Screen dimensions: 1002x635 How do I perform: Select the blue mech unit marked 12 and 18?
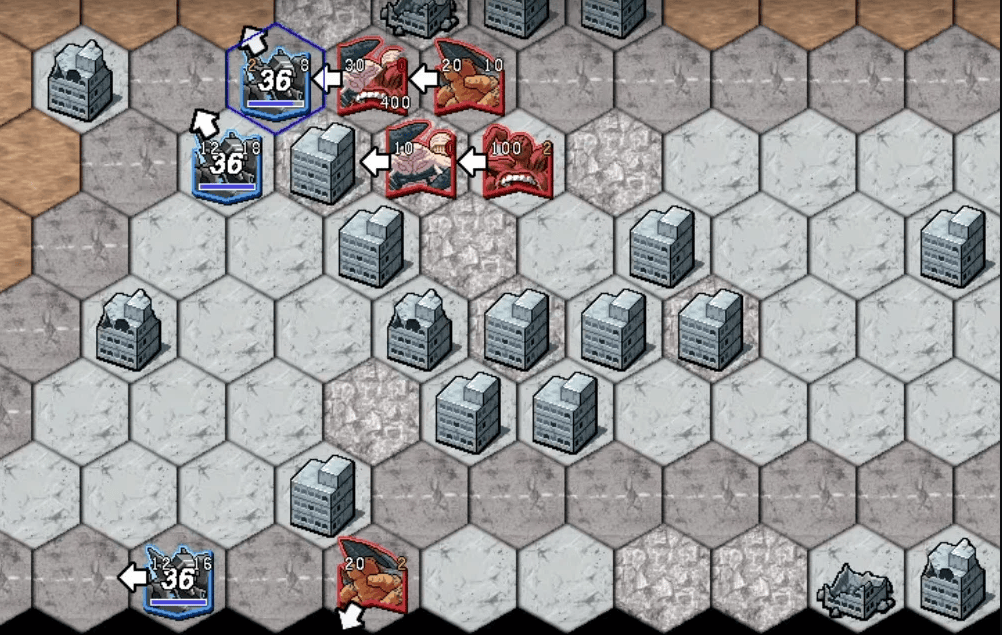point(227,164)
